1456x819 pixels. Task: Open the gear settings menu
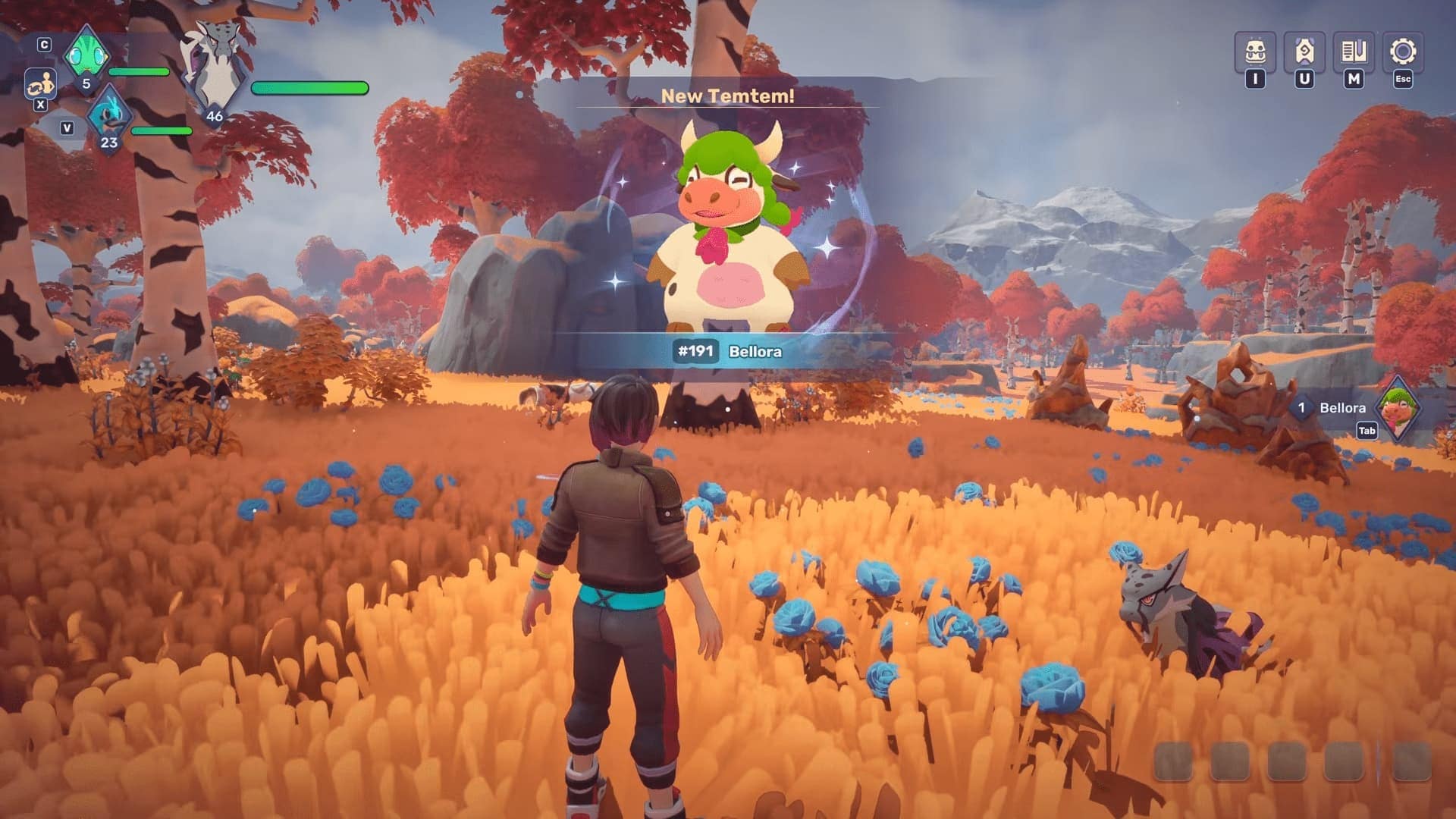(x=1403, y=52)
